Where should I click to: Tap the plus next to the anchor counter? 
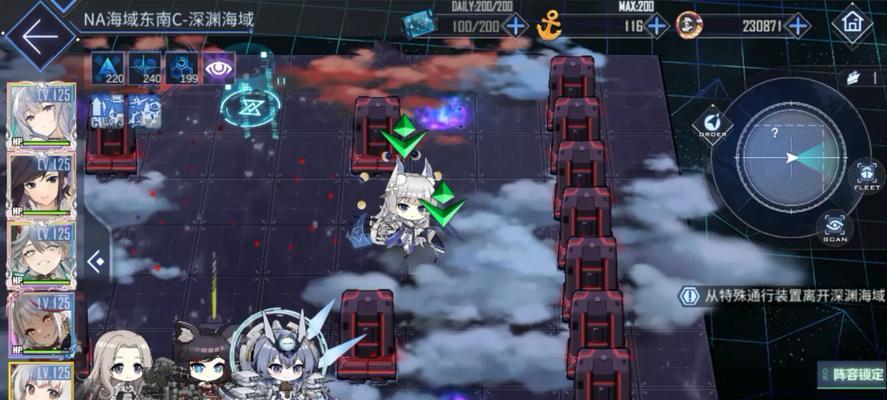[x=657, y=25]
